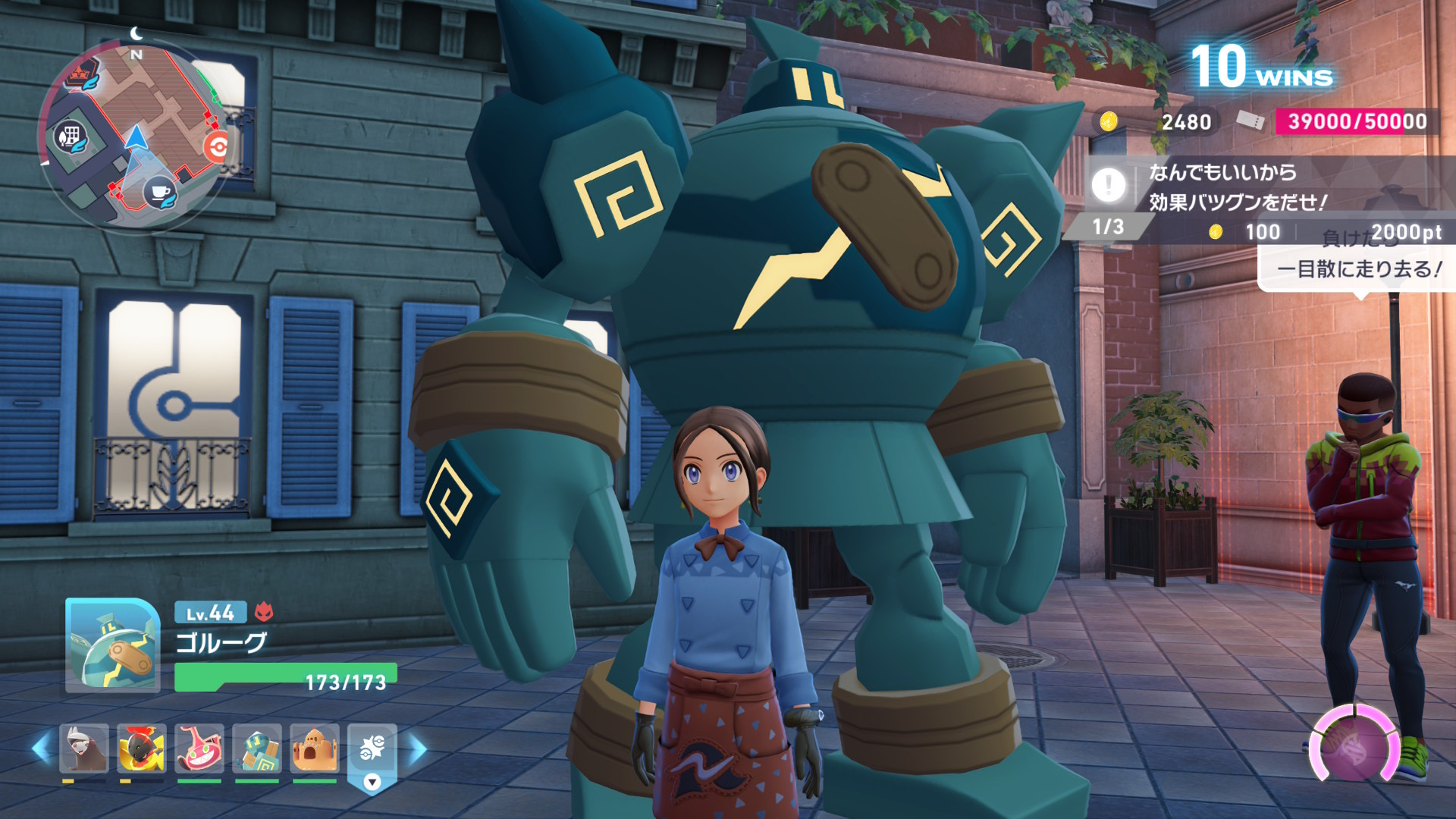Open the Poké Ball swap dropdown slot
Screen dimensions: 1456x819
pyautogui.click(x=372, y=755)
